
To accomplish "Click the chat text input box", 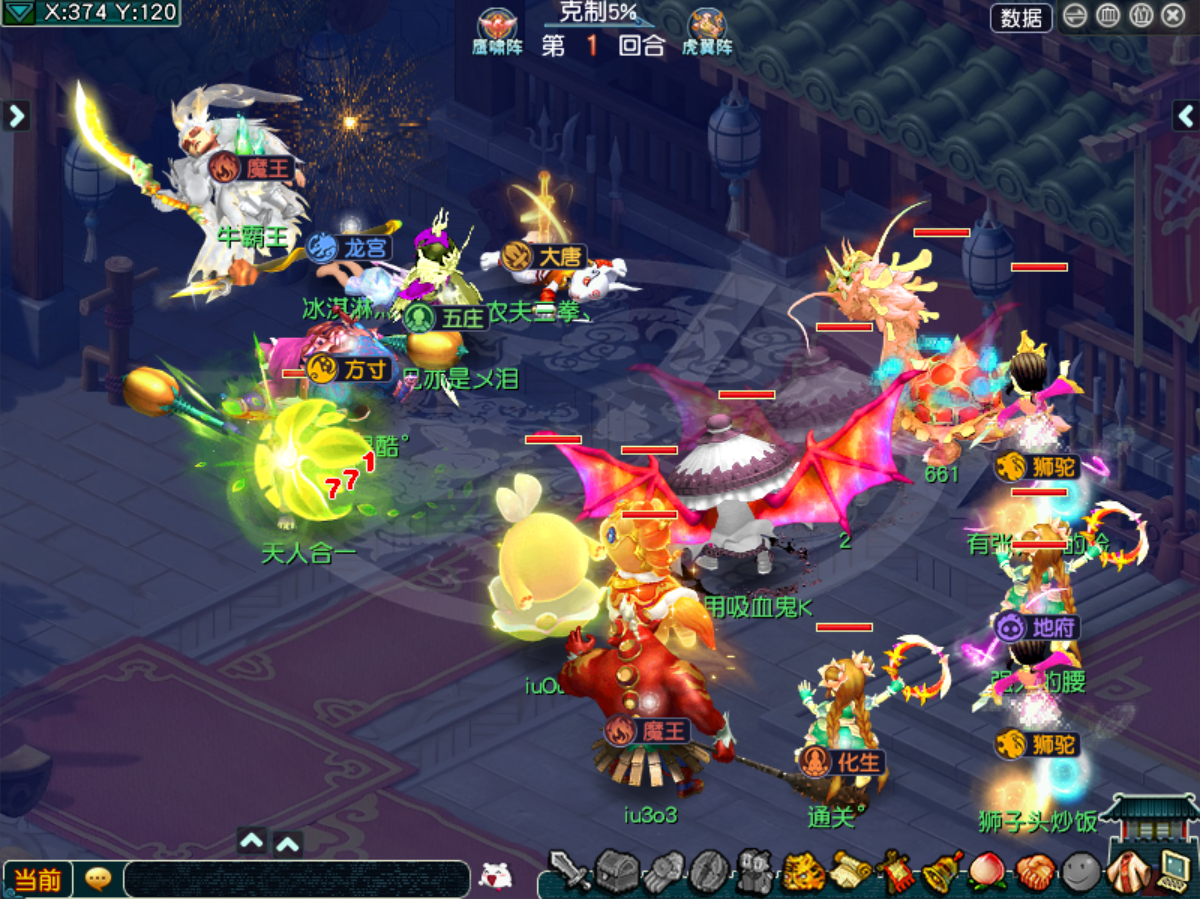I will (296, 879).
